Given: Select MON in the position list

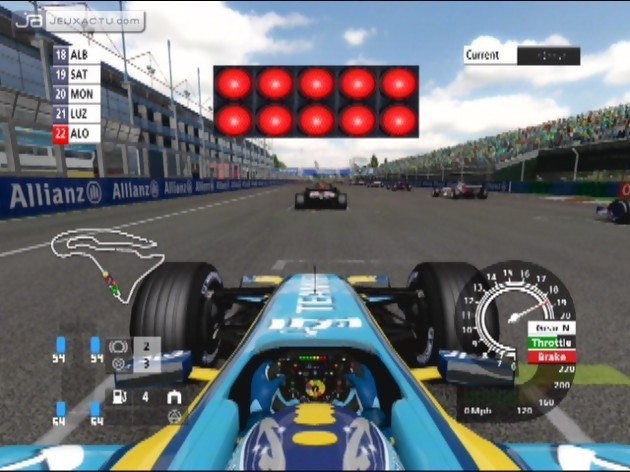Looking at the screenshot, I should [76, 94].
